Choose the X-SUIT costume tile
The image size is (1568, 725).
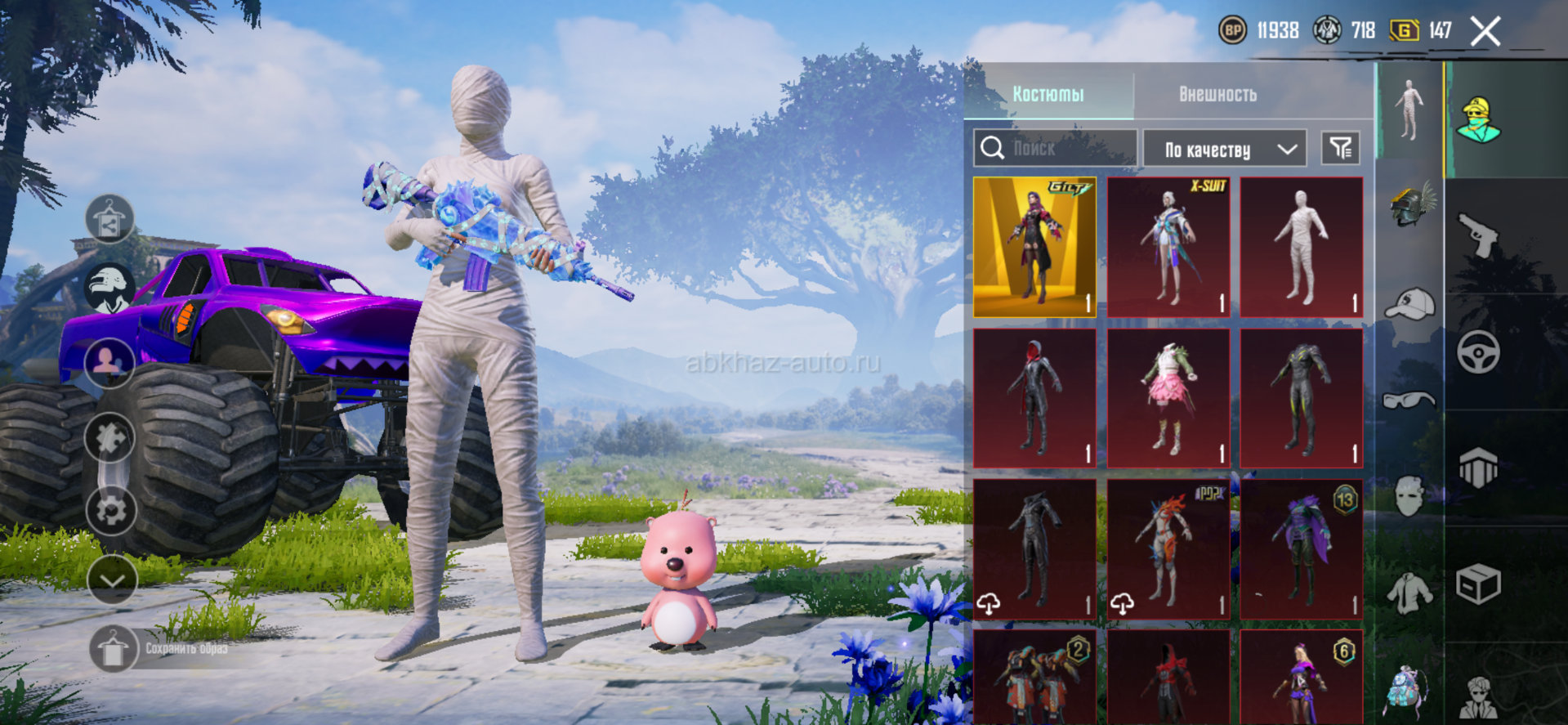tap(1168, 247)
